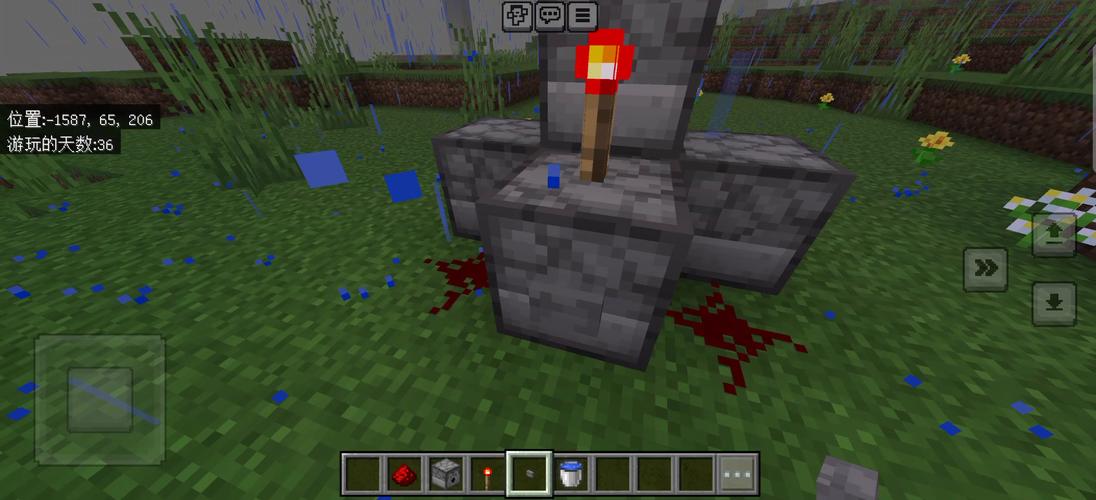Image resolution: width=1096 pixels, height=500 pixels.
Task: Tap the fly down arrow button
Action: pos(1053,303)
